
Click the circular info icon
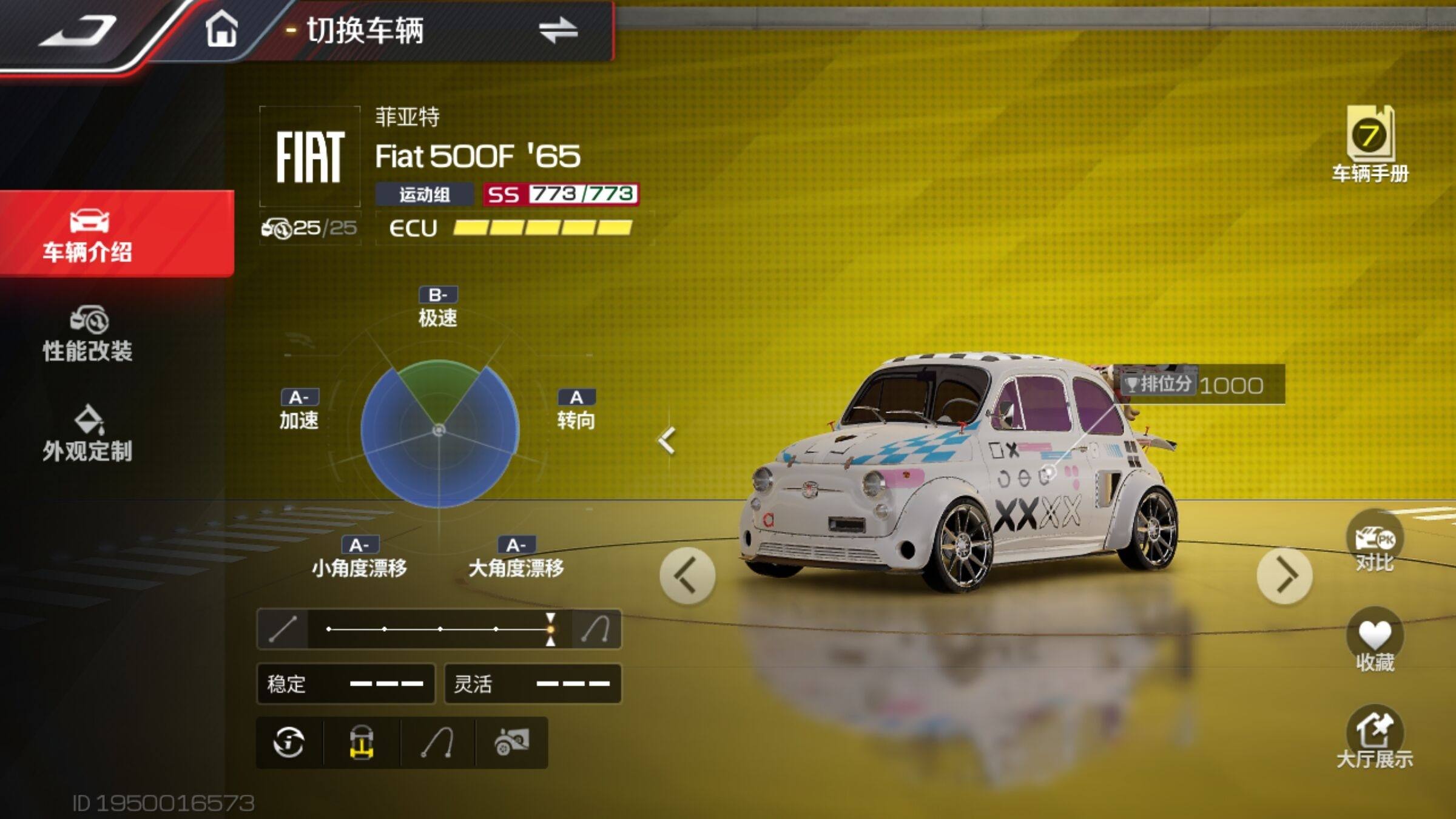pos(289,743)
